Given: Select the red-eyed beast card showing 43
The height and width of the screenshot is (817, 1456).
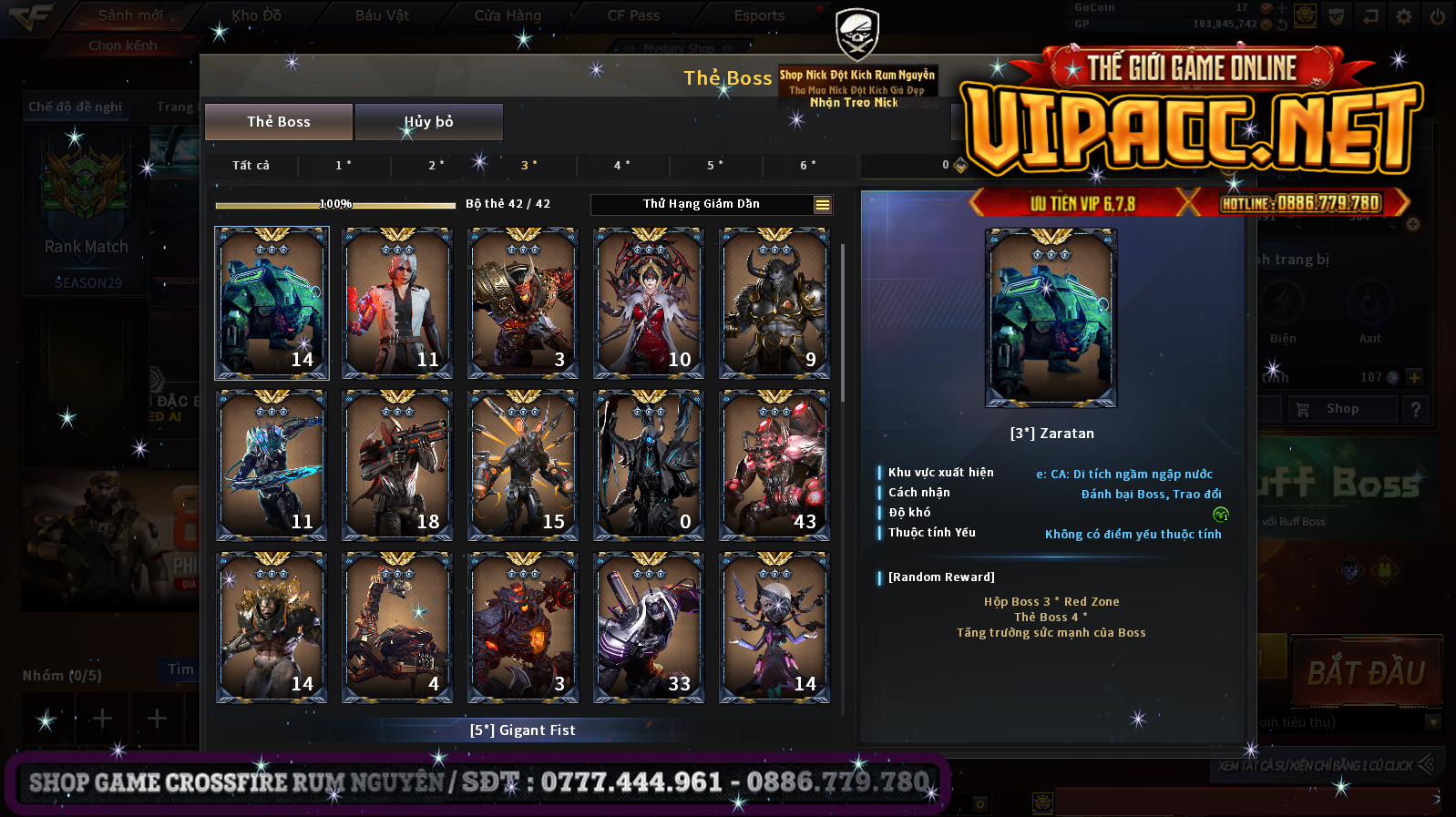Looking at the screenshot, I should click(774, 465).
